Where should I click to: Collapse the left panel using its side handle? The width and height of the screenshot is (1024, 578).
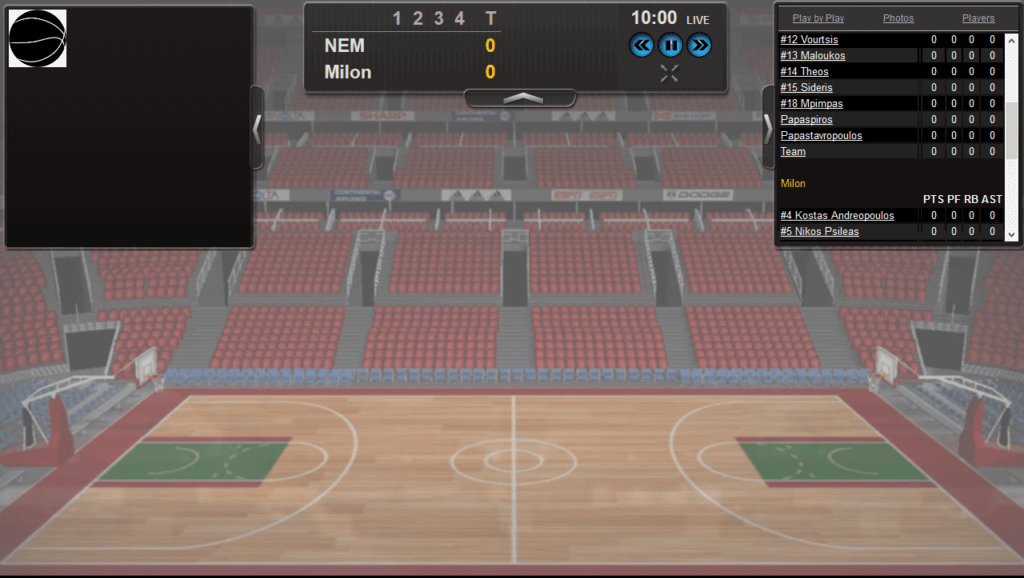(x=257, y=128)
